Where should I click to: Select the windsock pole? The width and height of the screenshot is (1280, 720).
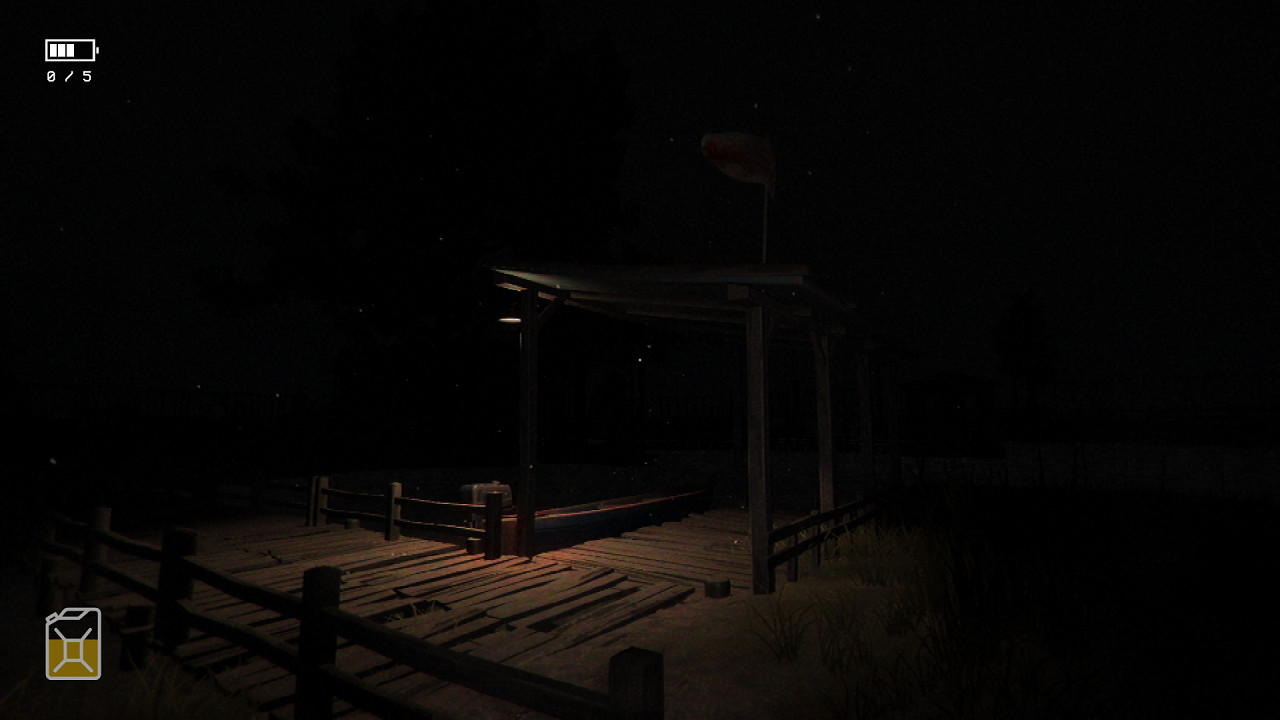pyautogui.click(x=764, y=225)
